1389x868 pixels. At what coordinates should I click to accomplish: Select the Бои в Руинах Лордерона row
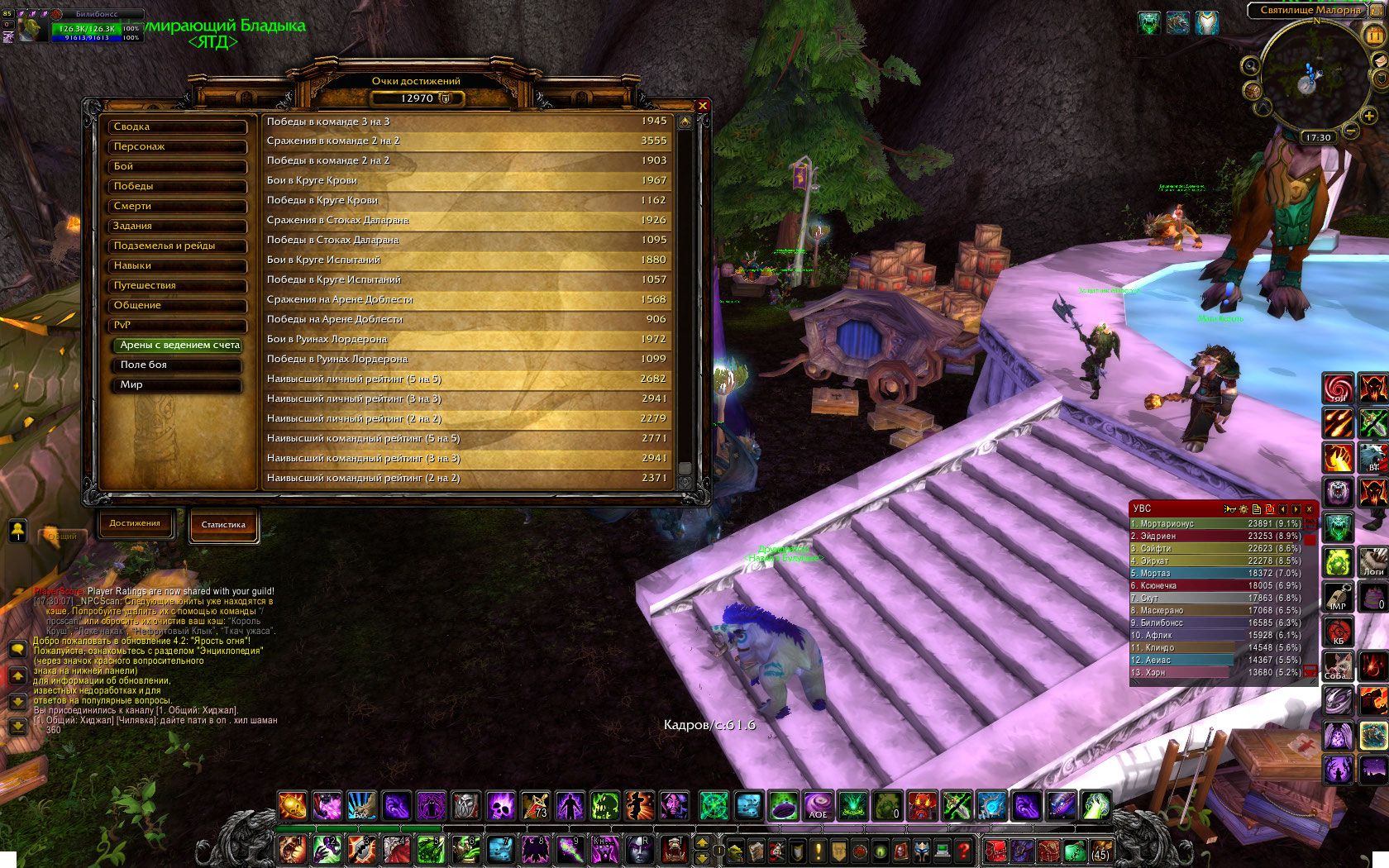466,340
